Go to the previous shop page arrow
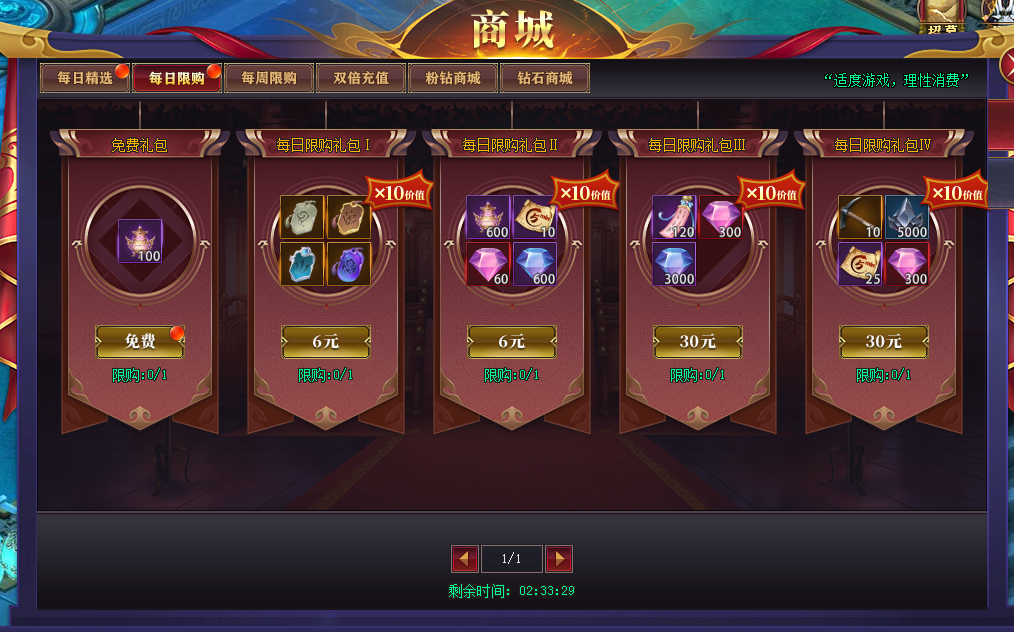 click(x=465, y=559)
